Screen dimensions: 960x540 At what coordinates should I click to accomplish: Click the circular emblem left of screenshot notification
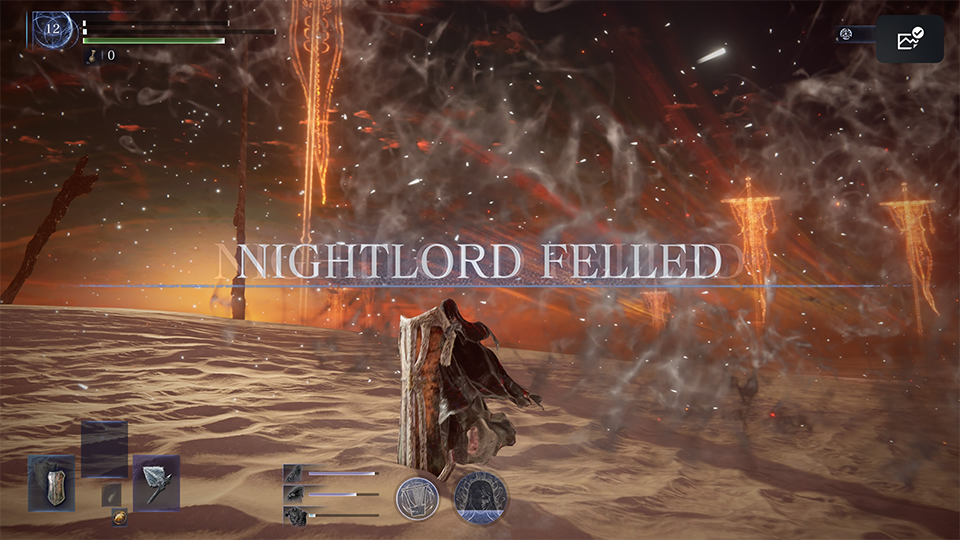pos(846,35)
